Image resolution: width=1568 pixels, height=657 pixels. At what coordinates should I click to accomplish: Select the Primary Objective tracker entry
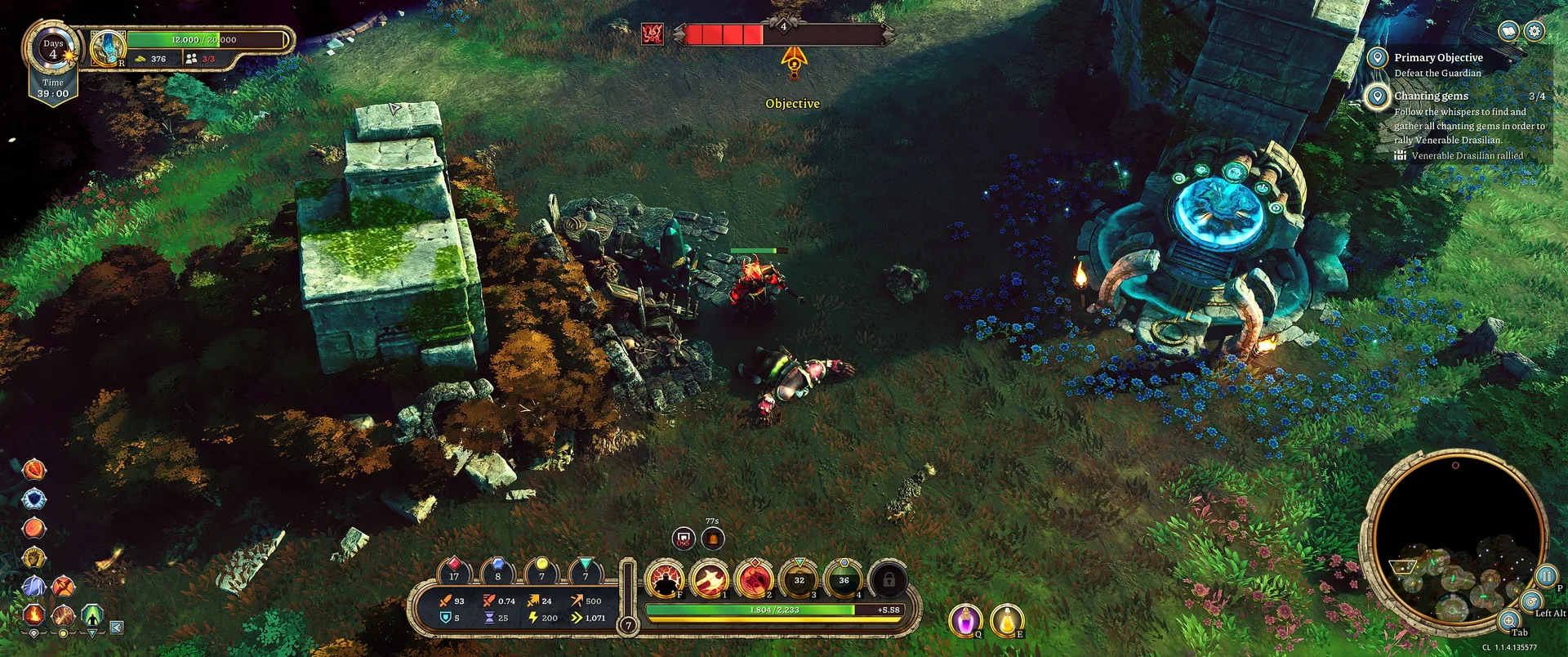[x=1437, y=58]
